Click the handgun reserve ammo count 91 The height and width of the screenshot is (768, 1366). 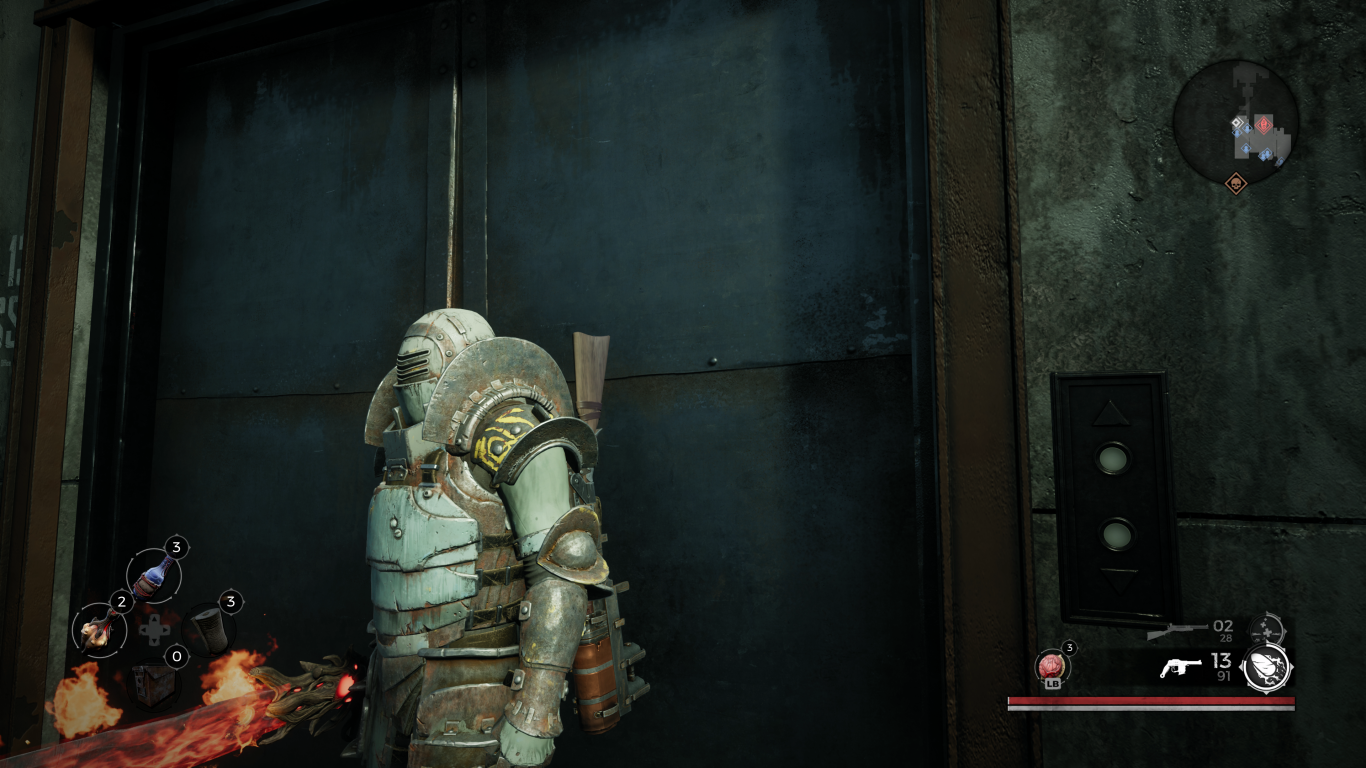[1224, 675]
